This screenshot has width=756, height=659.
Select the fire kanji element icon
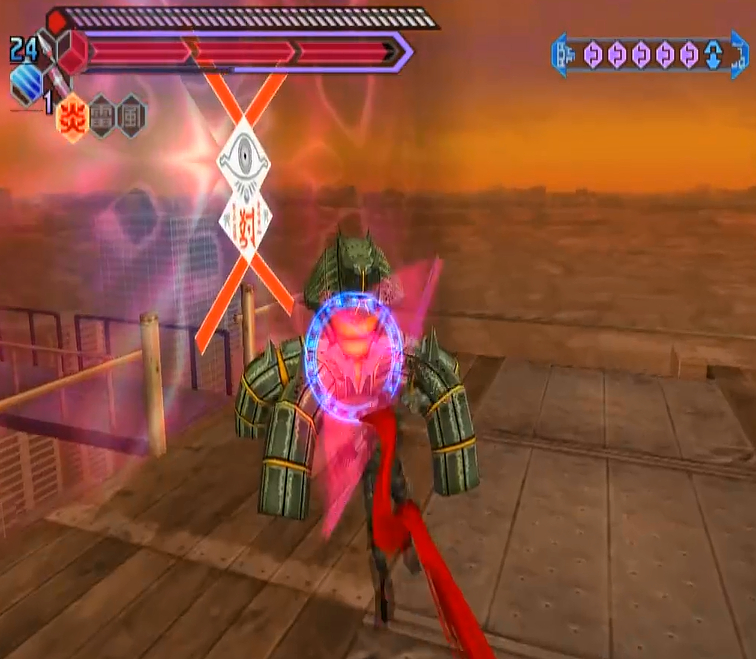click(73, 118)
